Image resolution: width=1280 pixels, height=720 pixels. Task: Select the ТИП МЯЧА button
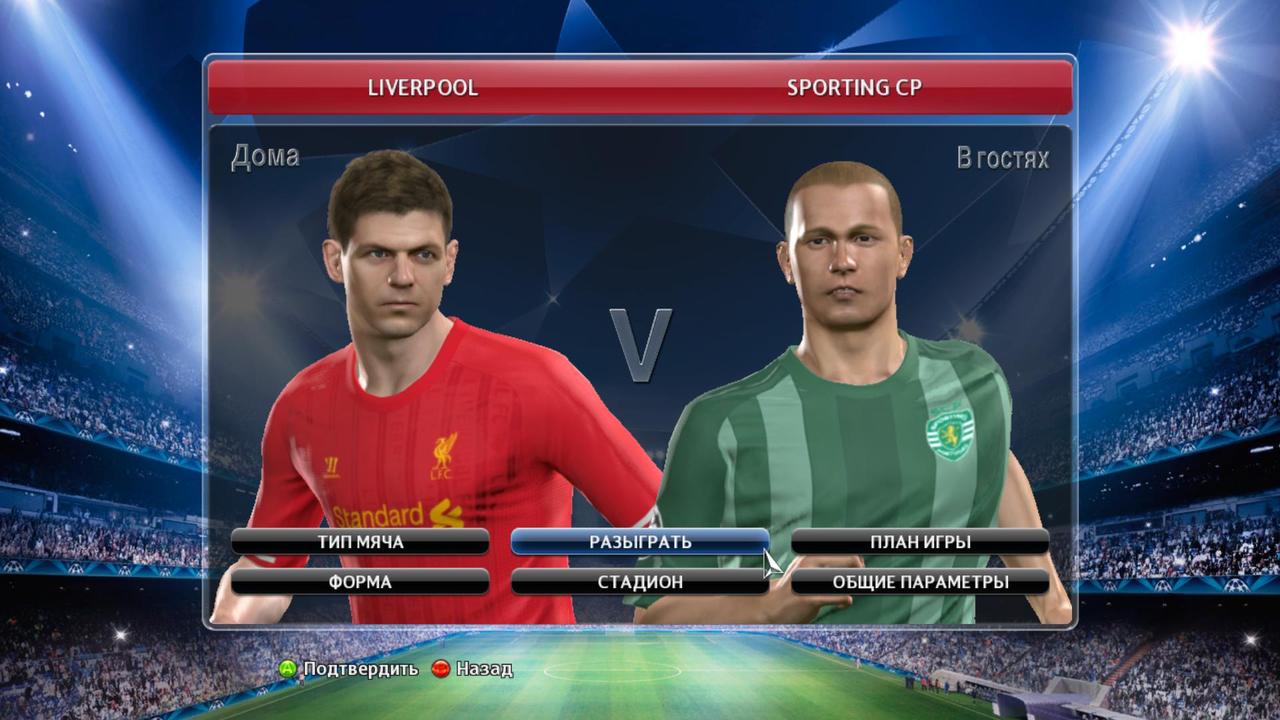click(360, 542)
